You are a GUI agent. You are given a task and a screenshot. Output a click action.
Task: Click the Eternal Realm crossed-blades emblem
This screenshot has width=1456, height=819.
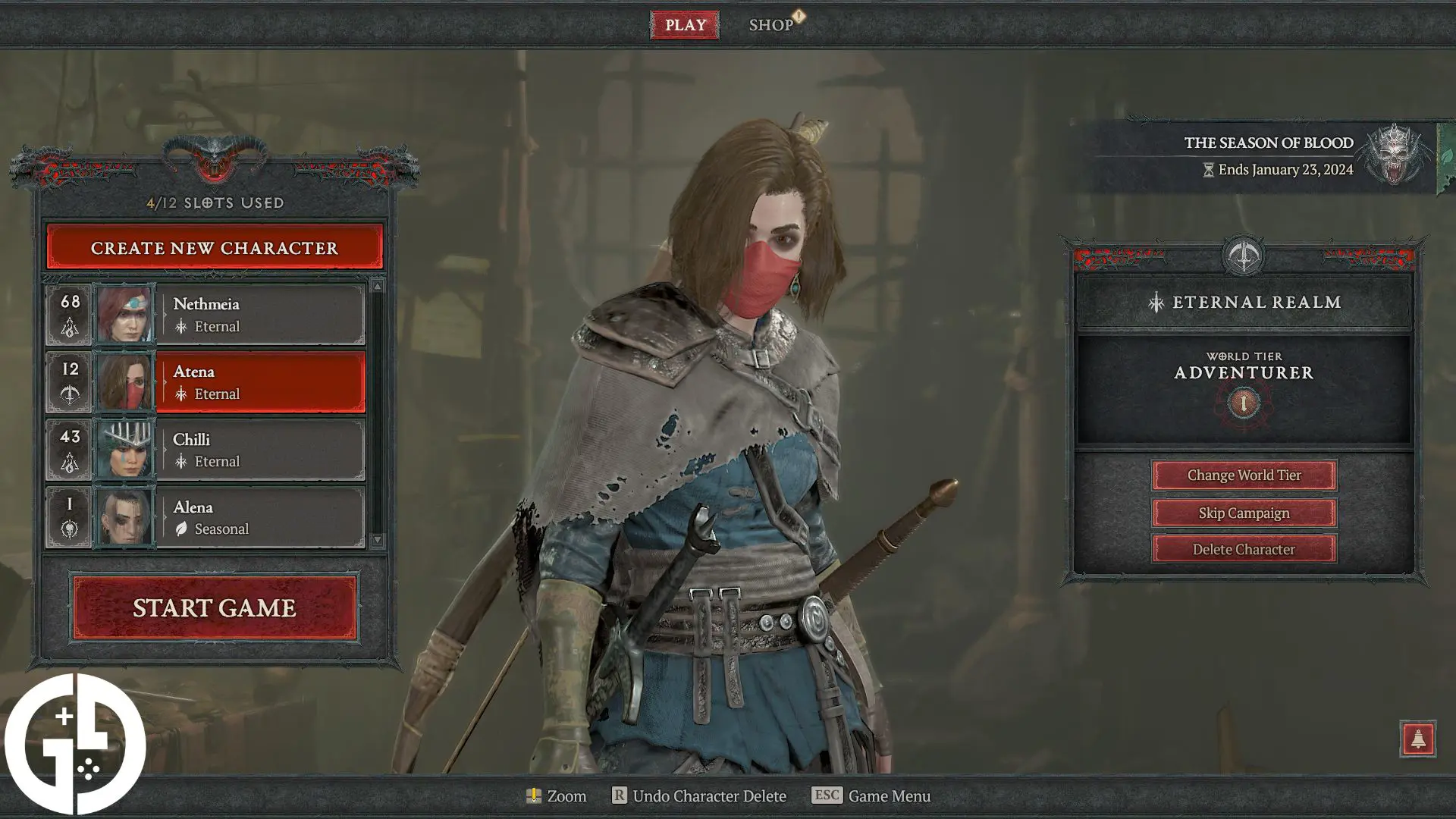point(1243,256)
